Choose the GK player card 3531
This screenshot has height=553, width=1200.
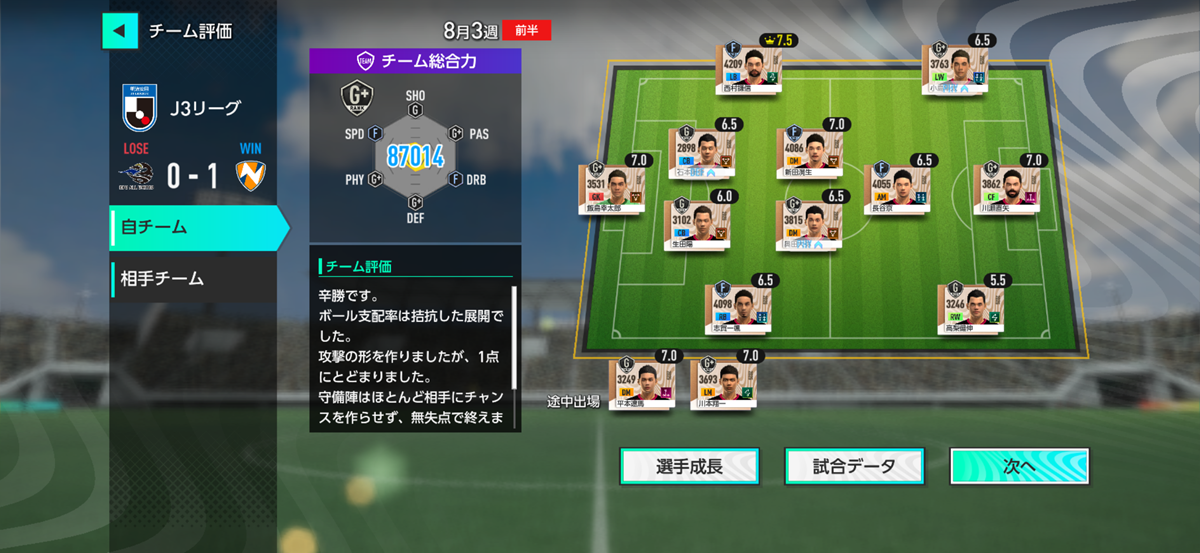click(x=612, y=187)
